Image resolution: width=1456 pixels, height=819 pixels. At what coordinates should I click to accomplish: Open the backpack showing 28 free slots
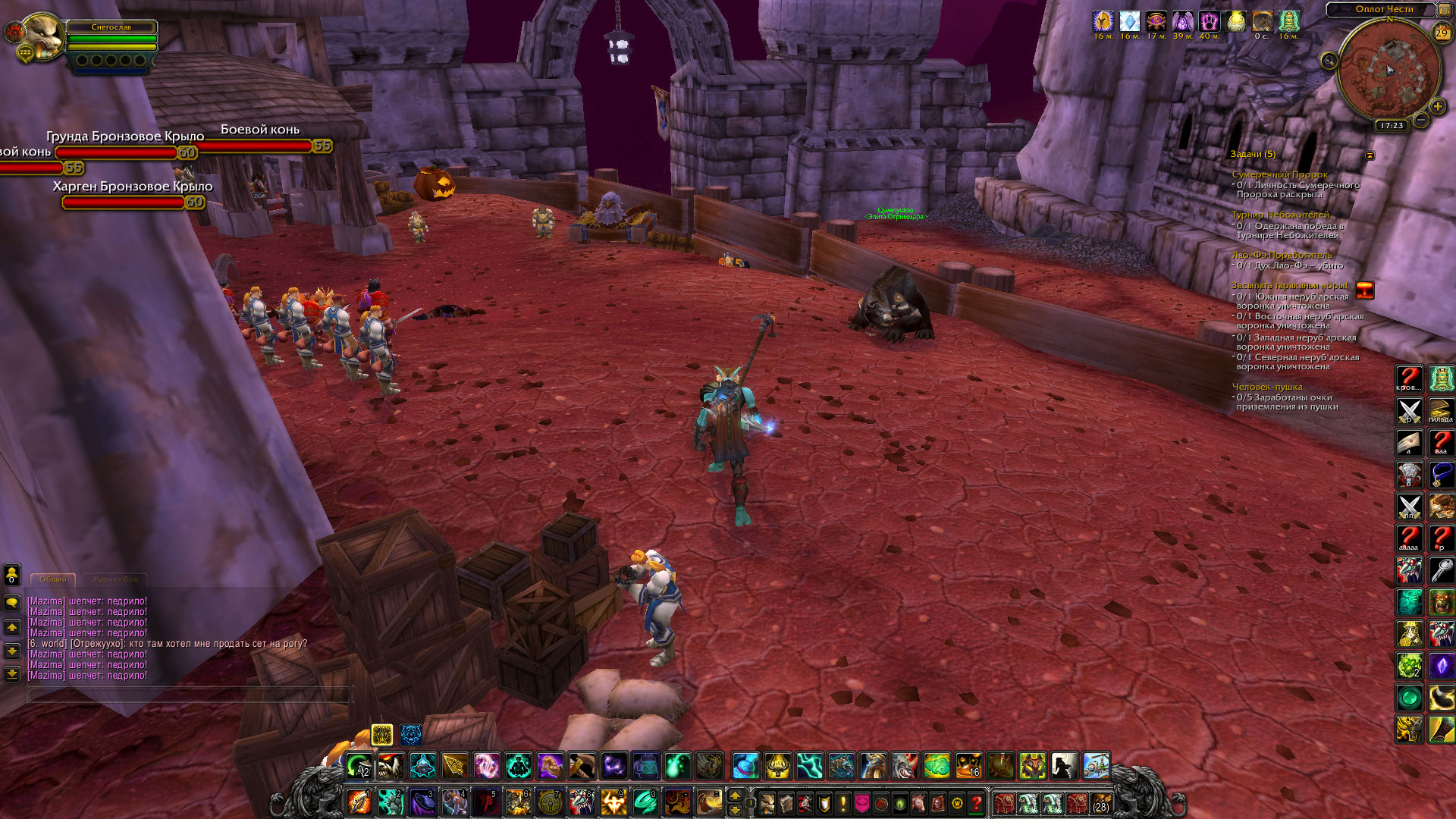[x=1100, y=802]
